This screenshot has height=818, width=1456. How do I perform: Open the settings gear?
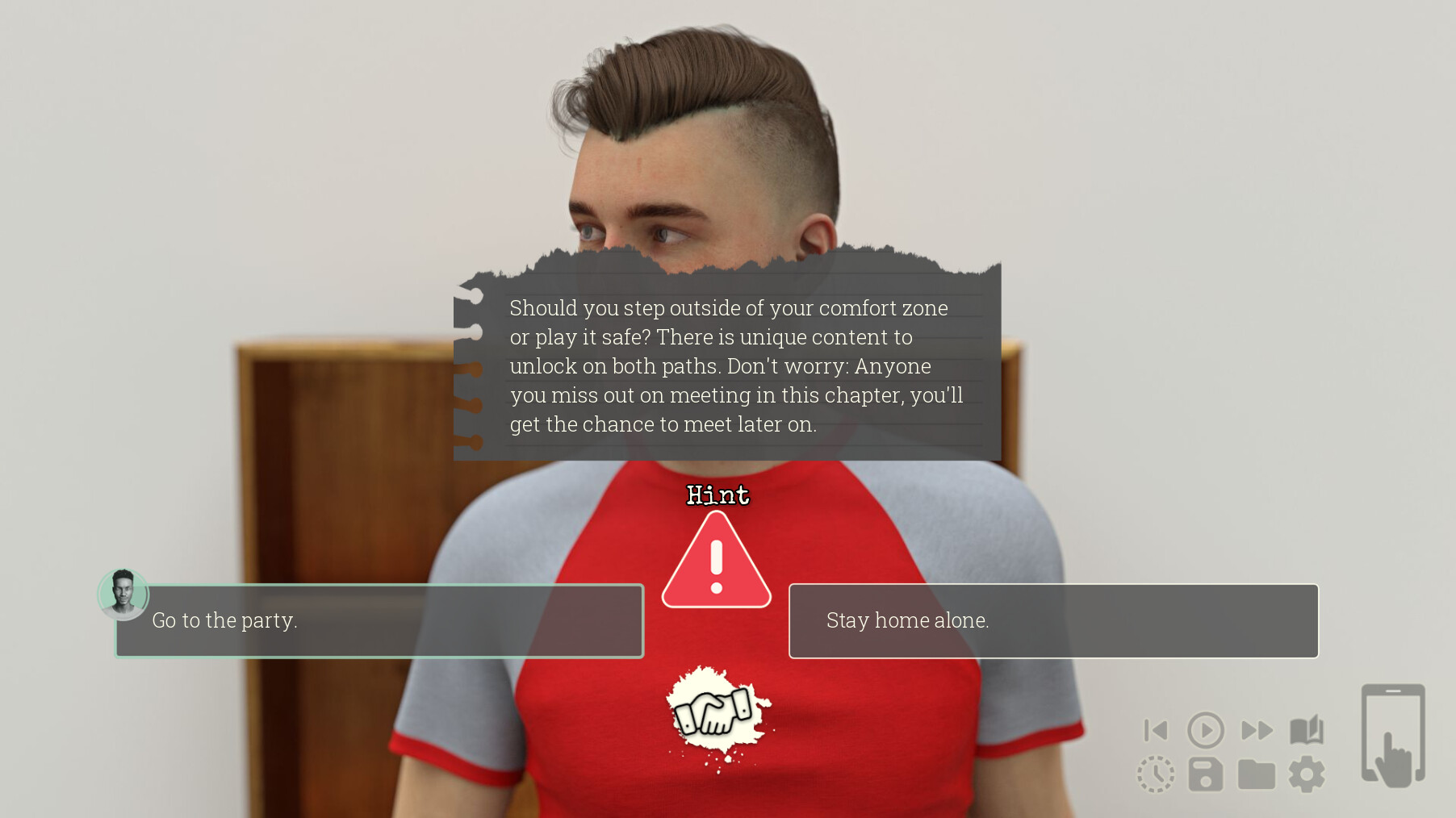pos(1306,773)
